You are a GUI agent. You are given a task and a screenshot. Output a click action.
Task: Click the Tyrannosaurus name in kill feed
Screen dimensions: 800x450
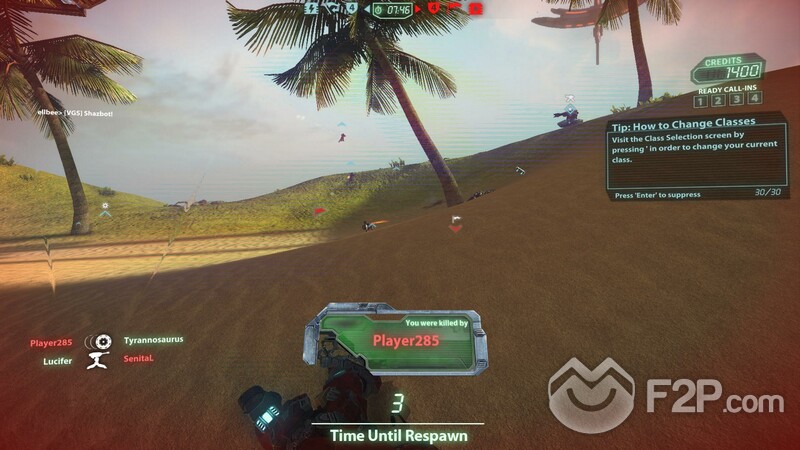click(x=153, y=340)
